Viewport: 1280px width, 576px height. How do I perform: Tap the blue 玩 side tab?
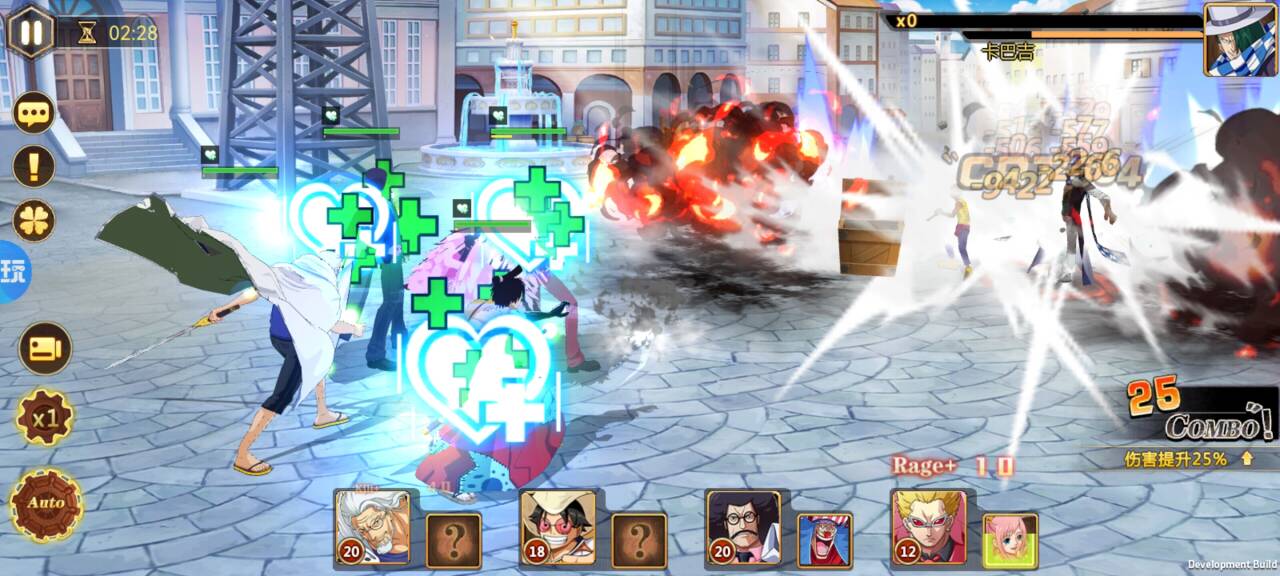tap(15, 272)
